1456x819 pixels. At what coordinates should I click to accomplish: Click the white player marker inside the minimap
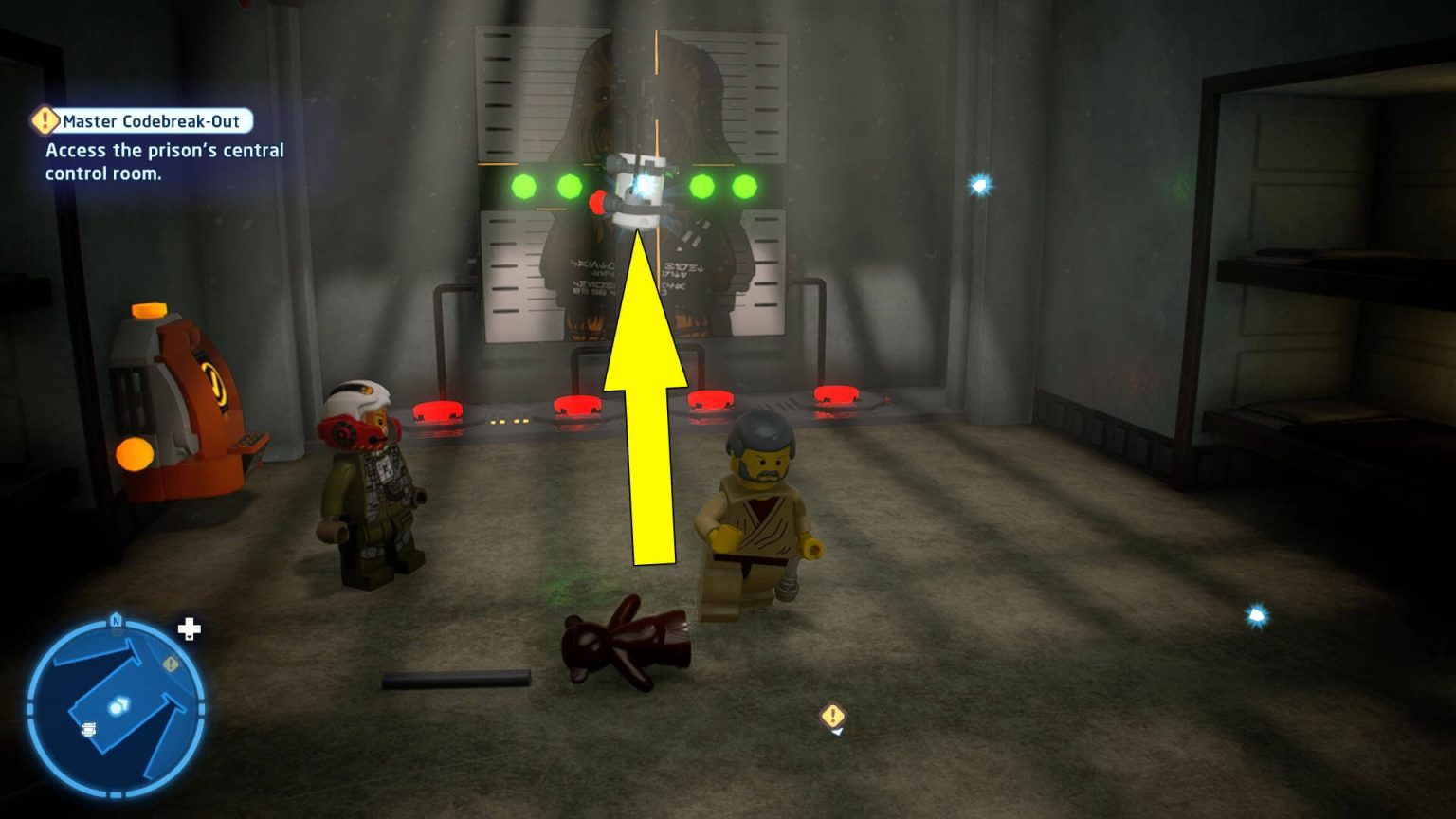tap(118, 705)
